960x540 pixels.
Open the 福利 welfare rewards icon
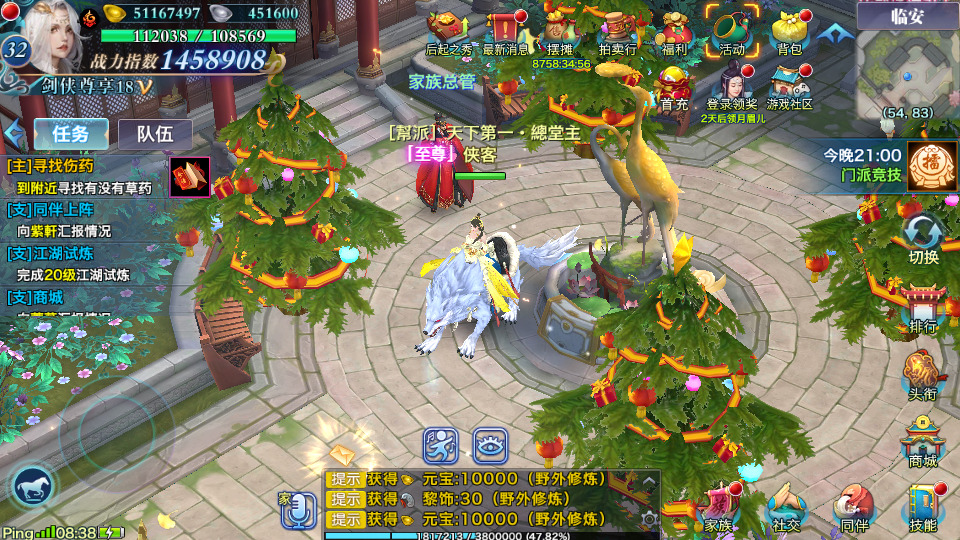(674, 33)
